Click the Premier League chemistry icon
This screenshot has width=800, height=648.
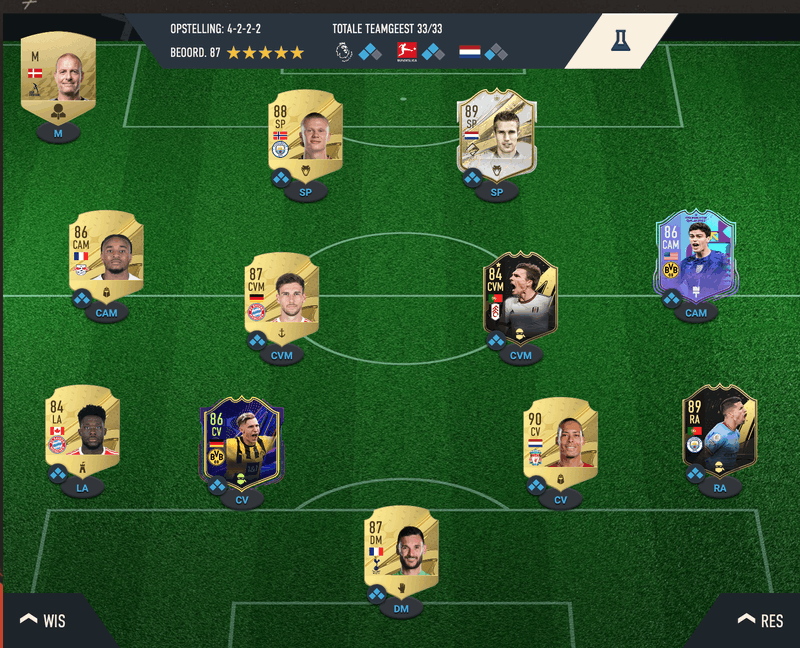344,51
